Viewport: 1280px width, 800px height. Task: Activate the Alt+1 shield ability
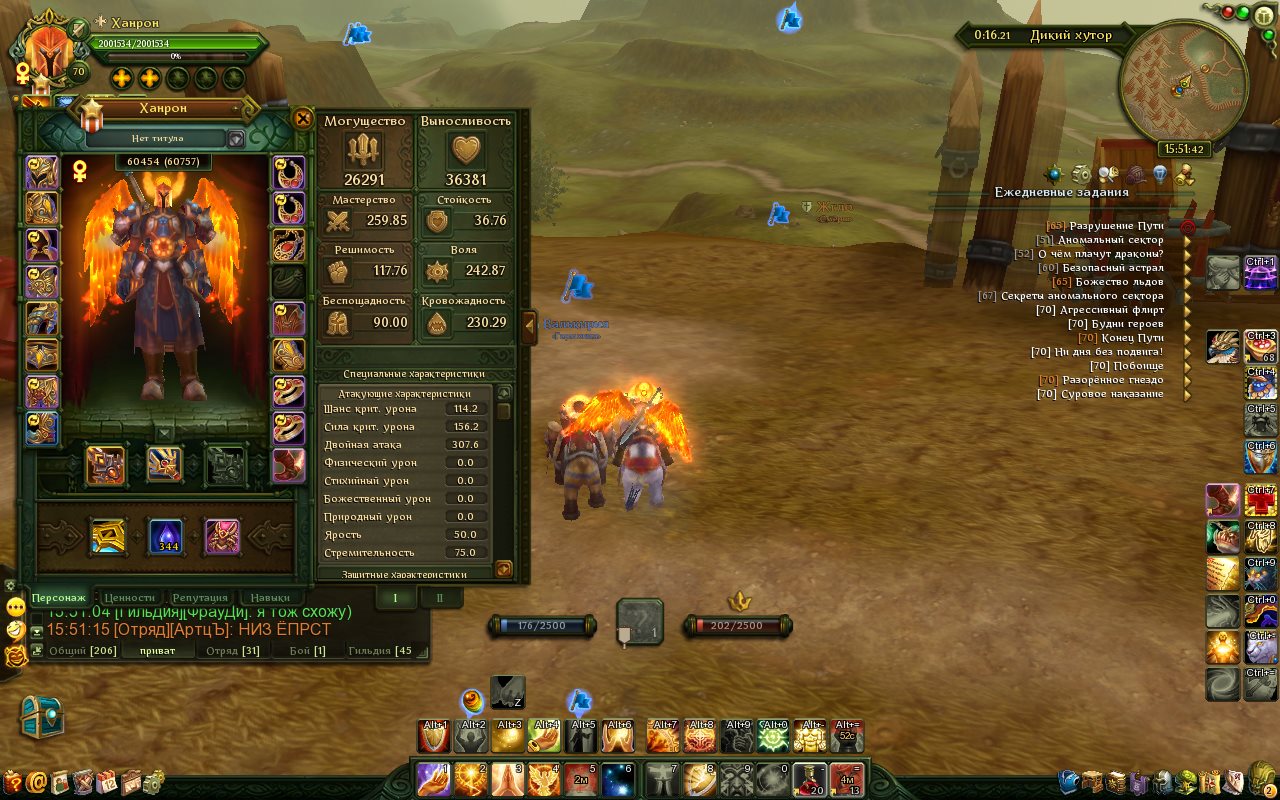coord(435,737)
